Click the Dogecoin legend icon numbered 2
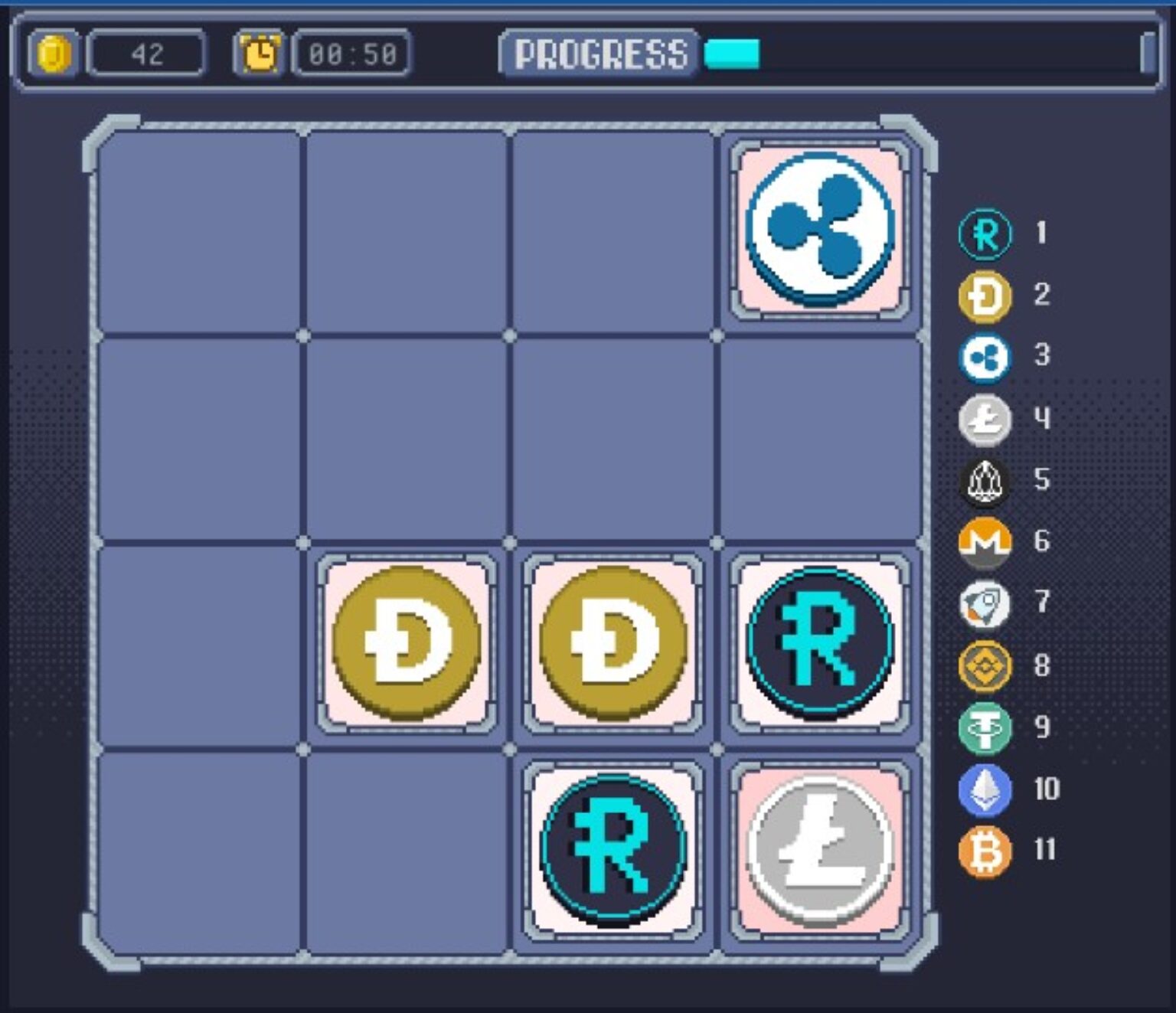Screen dimensions: 1176x1013 coord(984,297)
